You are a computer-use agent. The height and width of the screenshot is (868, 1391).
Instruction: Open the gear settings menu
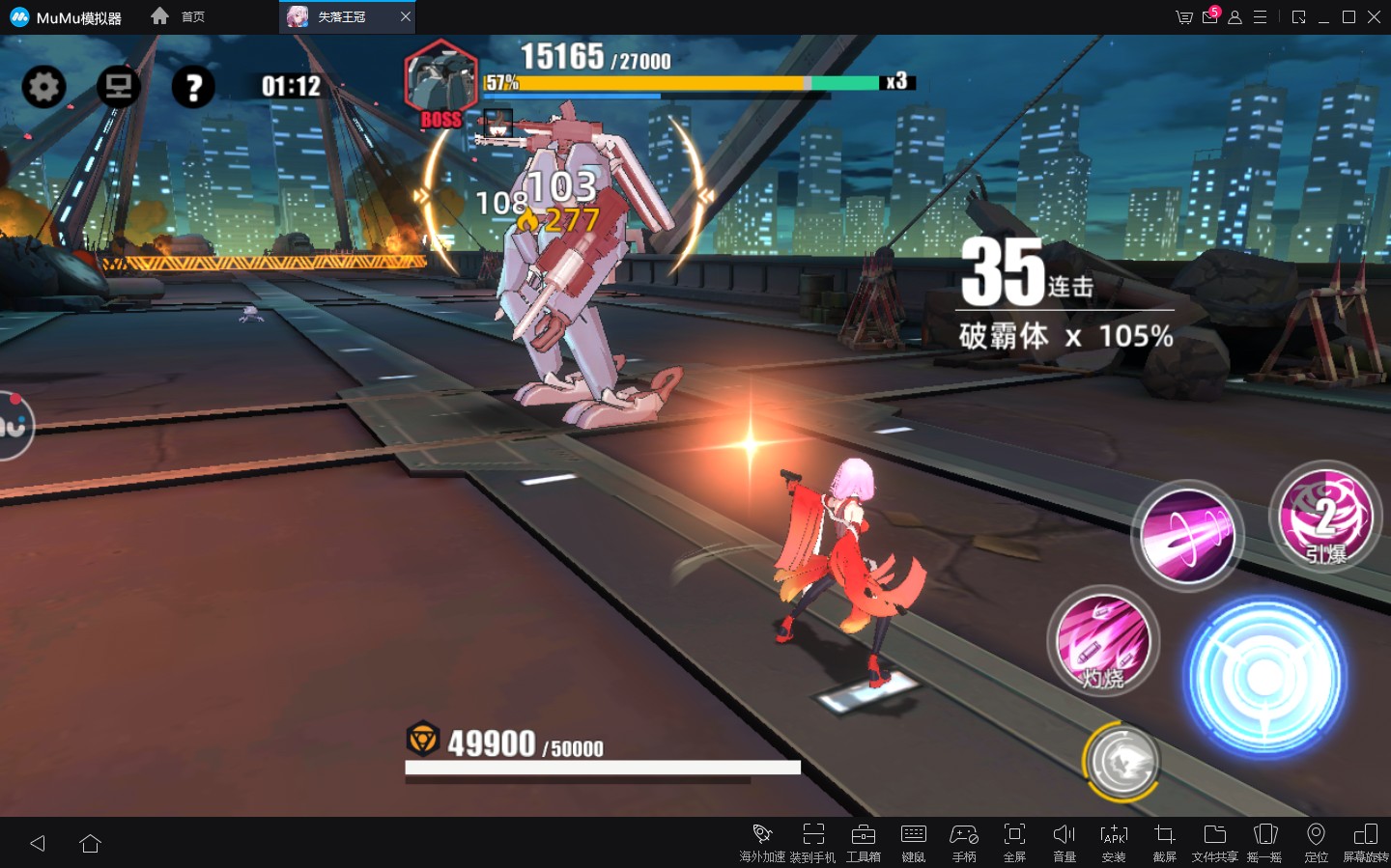pyautogui.click(x=43, y=87)
